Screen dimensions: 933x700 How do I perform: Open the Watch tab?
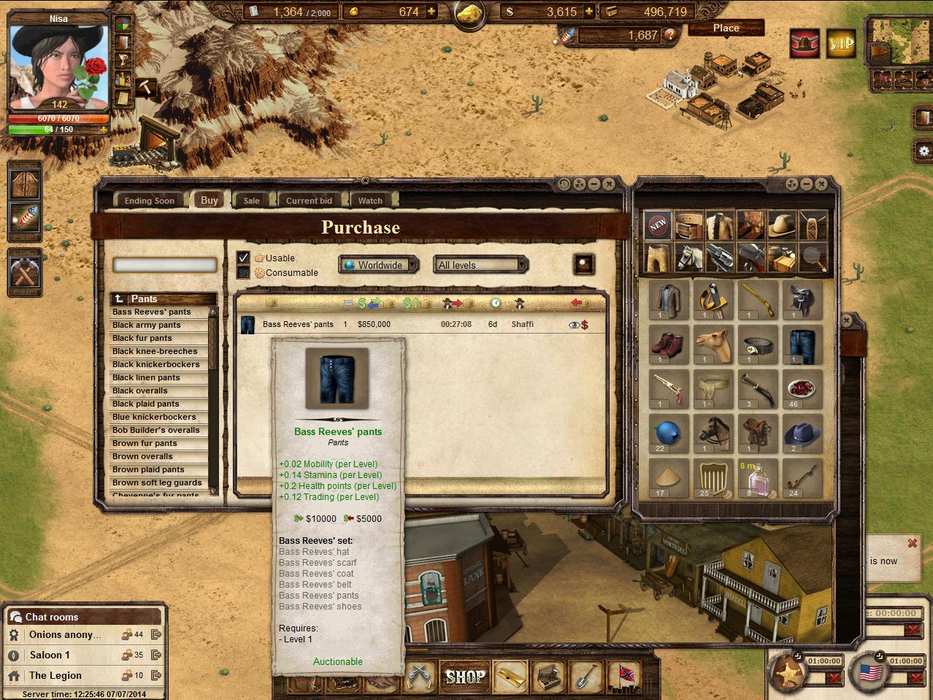370,201
